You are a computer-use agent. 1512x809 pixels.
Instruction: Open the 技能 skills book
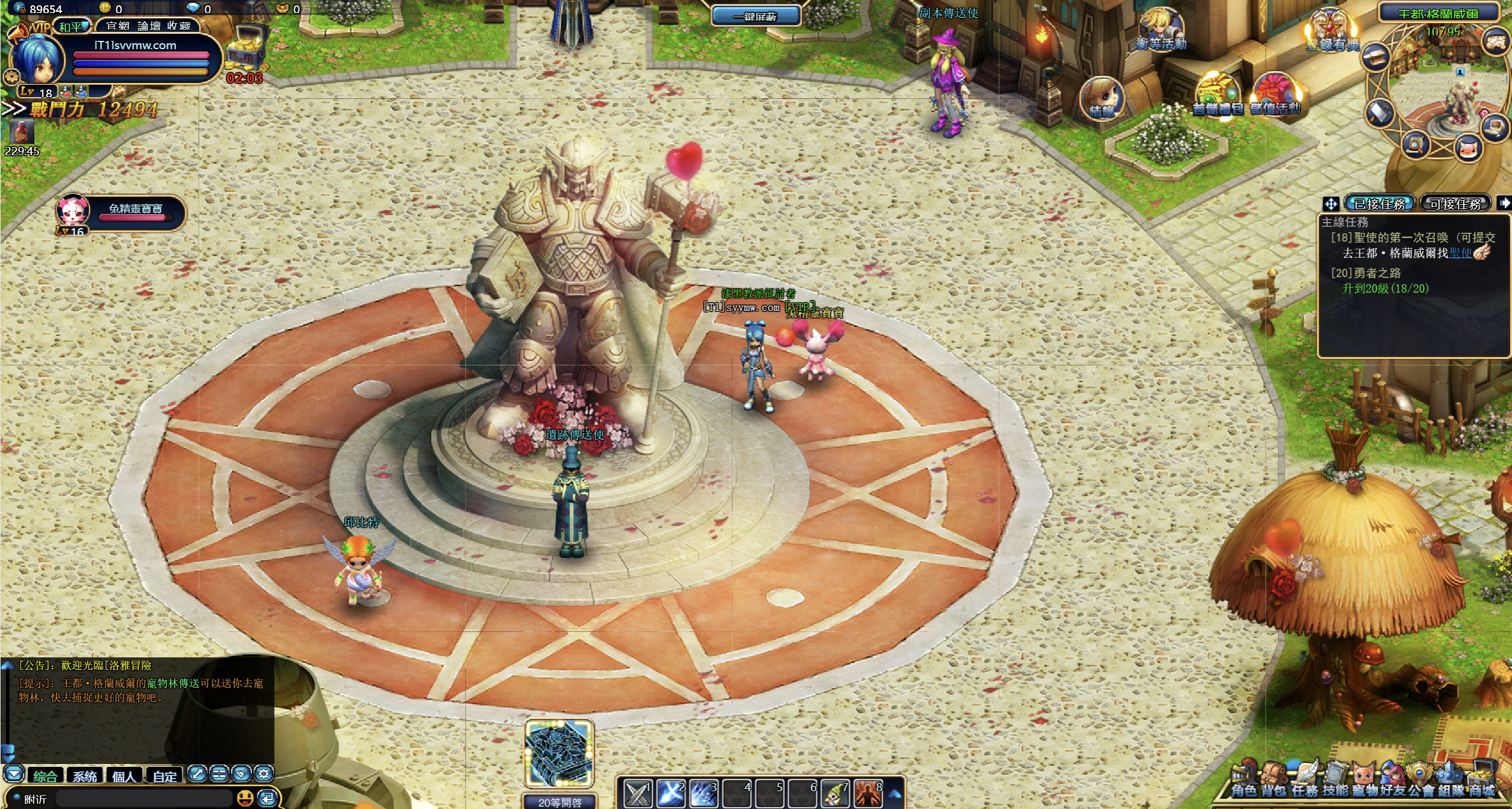[x=1335, y=781]
